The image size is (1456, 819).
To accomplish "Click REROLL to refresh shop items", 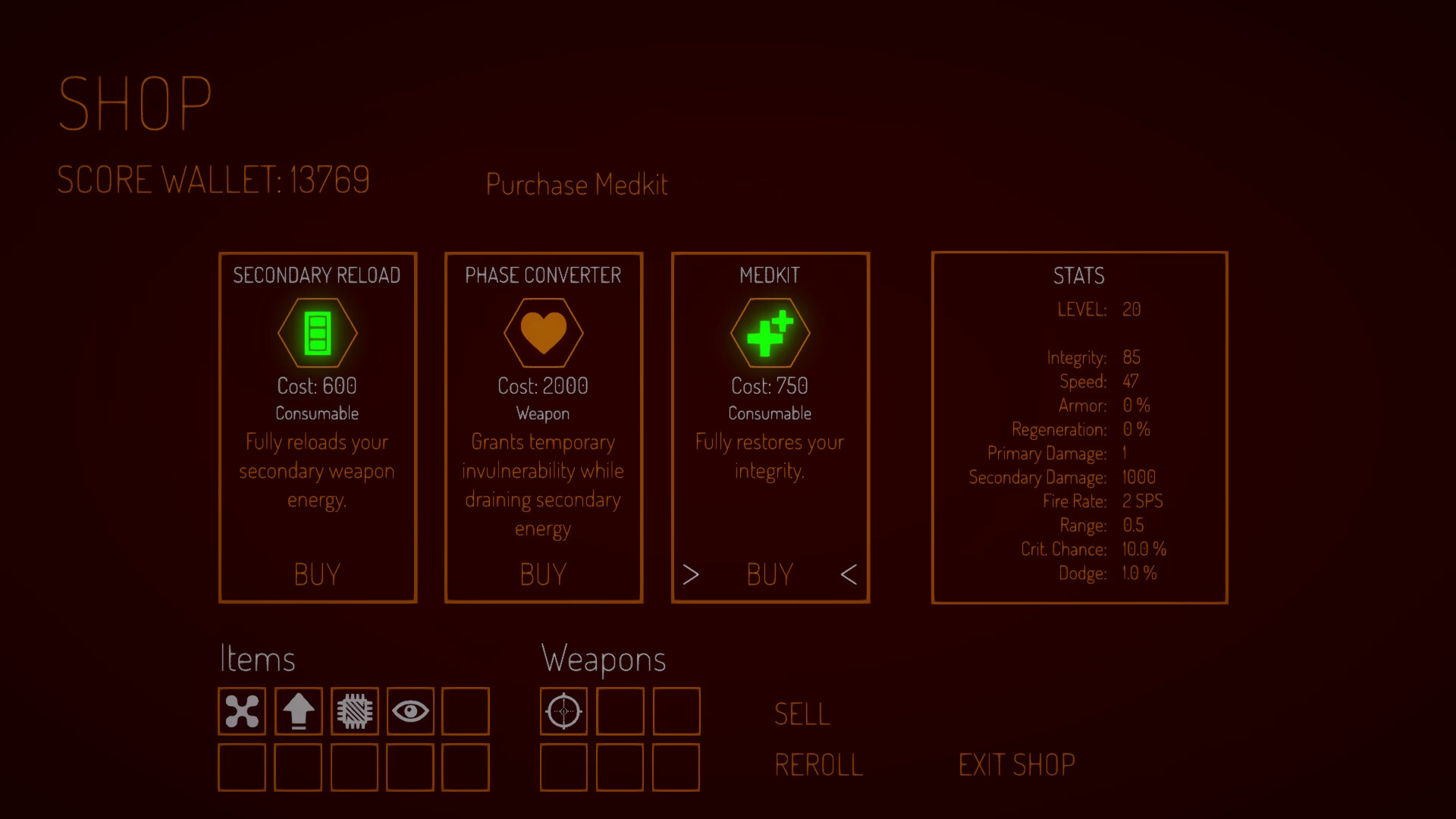I will 817,764.
